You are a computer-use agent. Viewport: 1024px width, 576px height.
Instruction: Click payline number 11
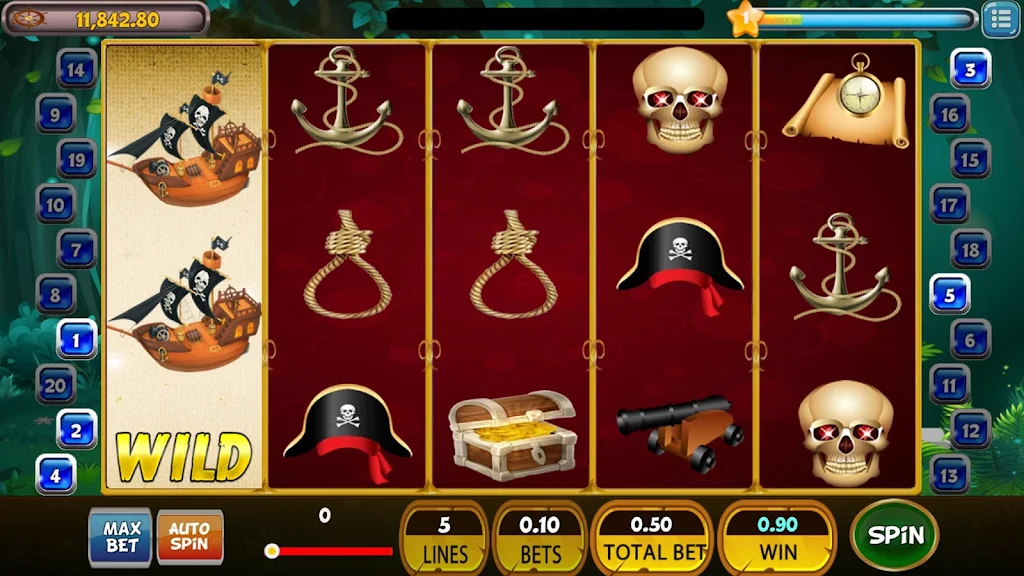[x=949, y=384]
